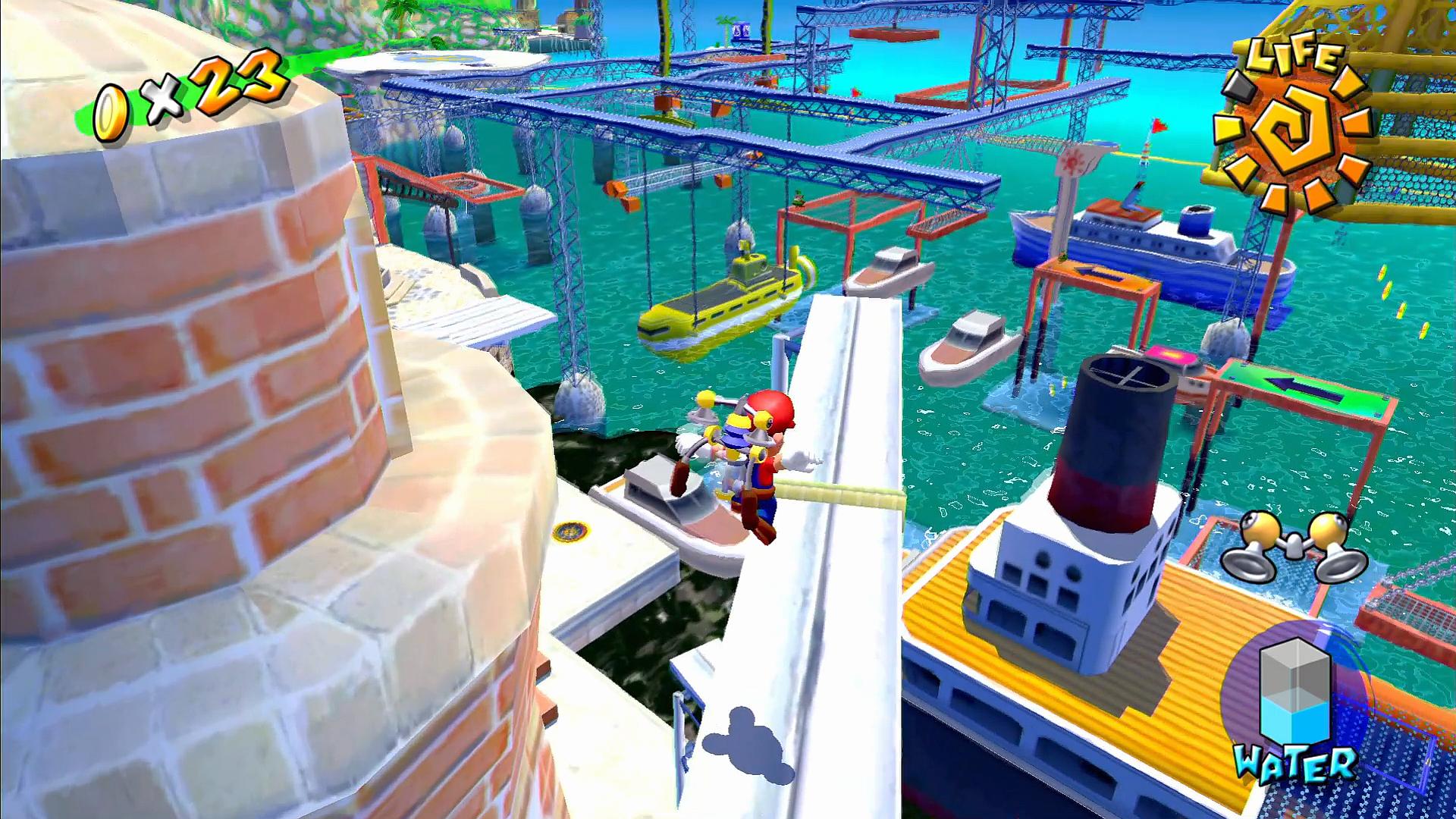Select the FLUDD hover nozzle icon
This screenshot has height=819, width=1456.
pyautogui.click(x=1294, y=545)
